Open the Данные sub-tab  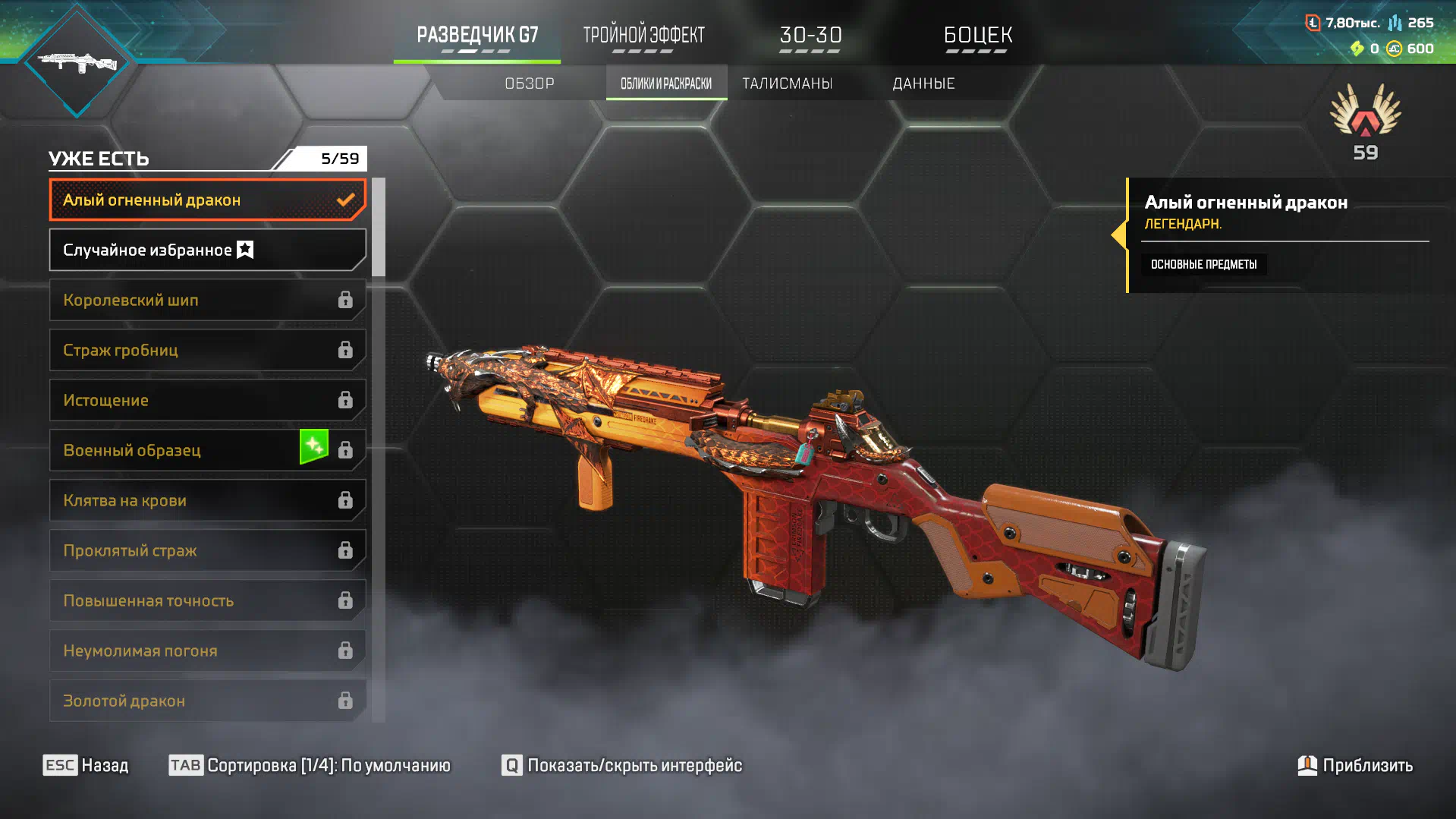pos(923,83)
